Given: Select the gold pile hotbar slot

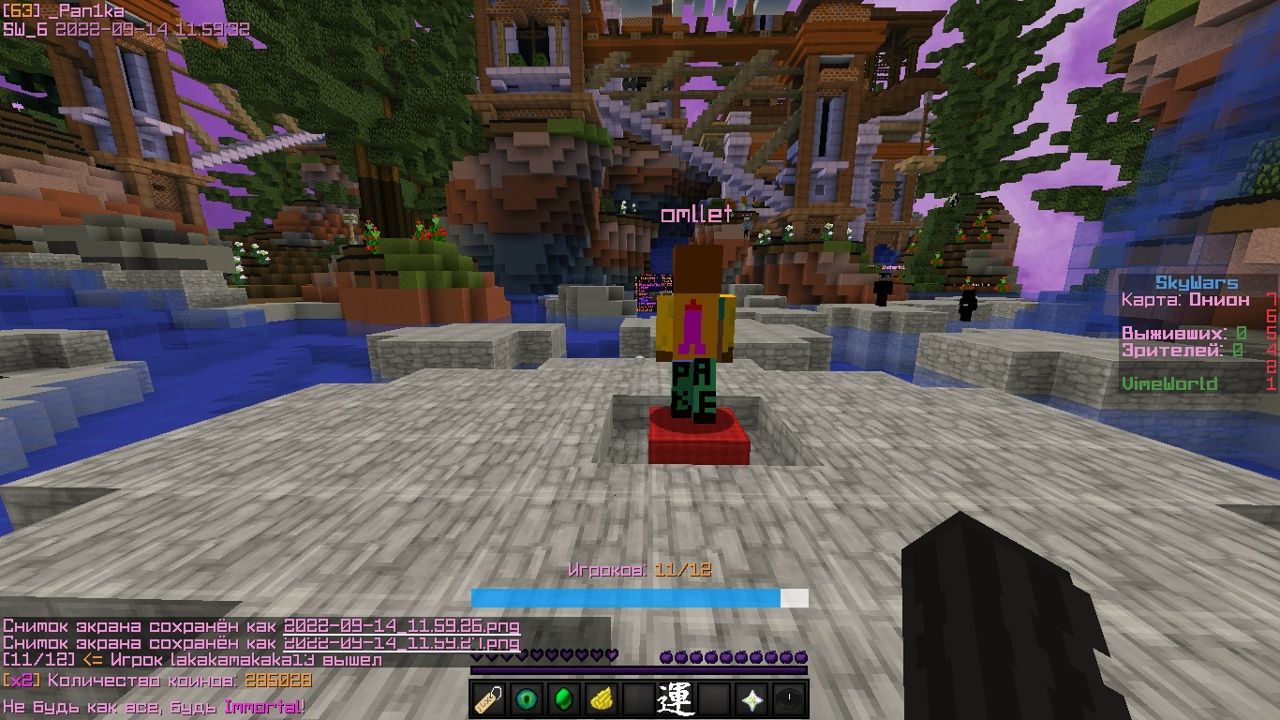Looking at the screenshot, I should click(601, 699).
